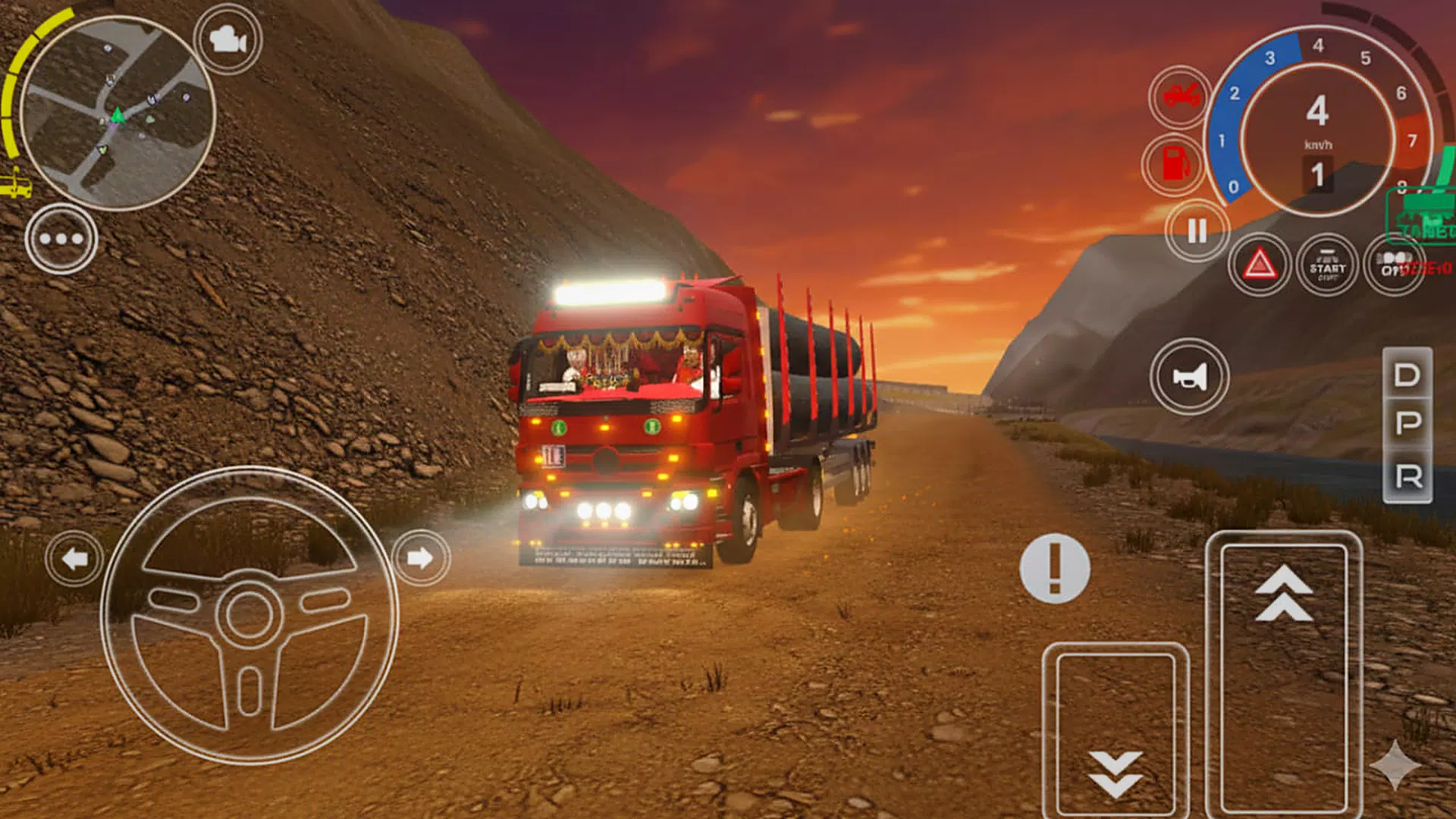The height and width of the screenshot is (819, 1456).
Task: Tap the left turn arrow button
Action: tap(74, 560)
